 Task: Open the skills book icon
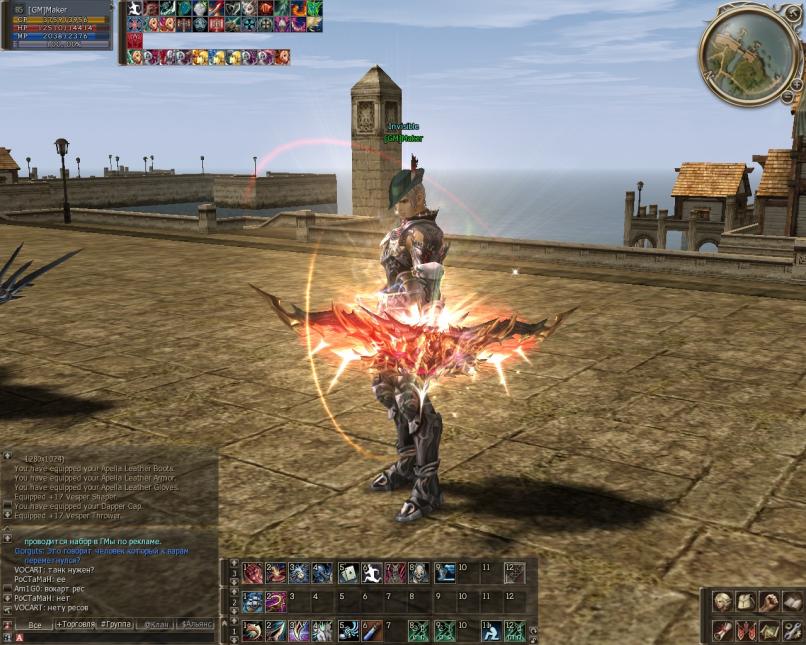coord(791,602)
